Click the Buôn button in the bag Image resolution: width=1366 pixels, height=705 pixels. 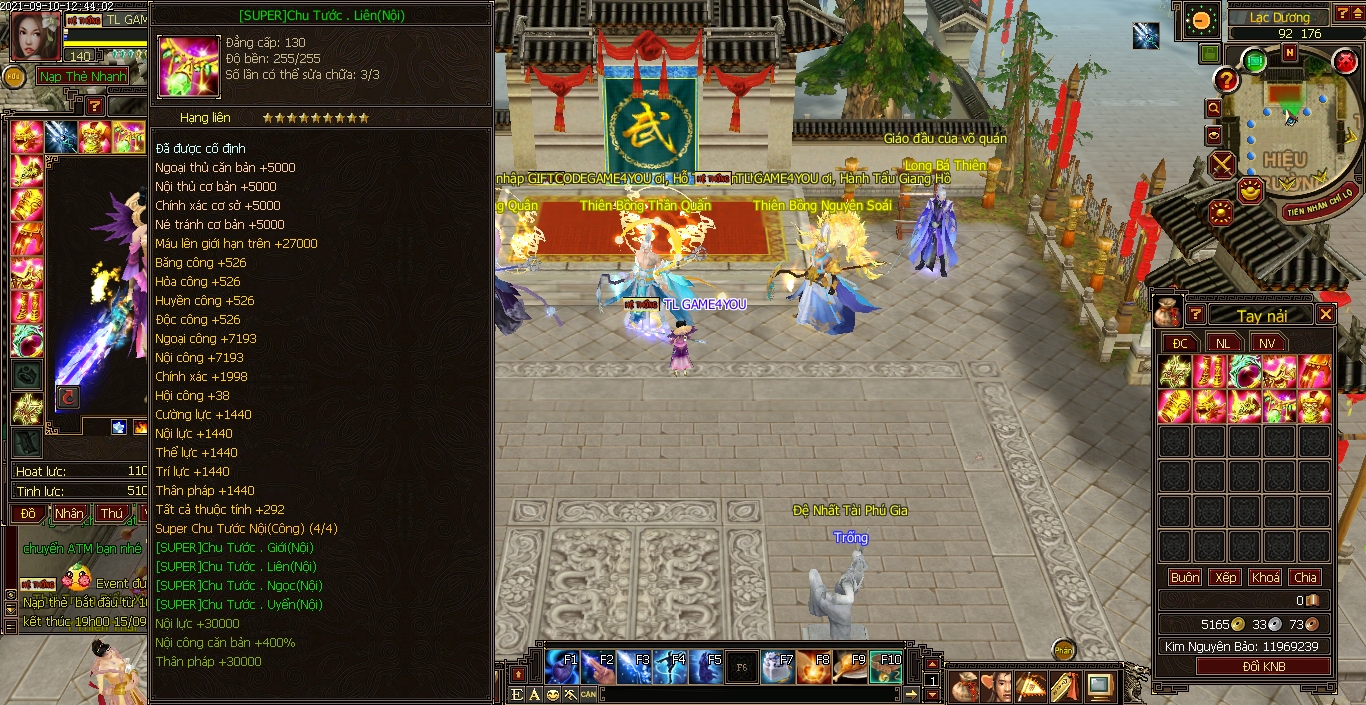click(x=1185, y=577)
